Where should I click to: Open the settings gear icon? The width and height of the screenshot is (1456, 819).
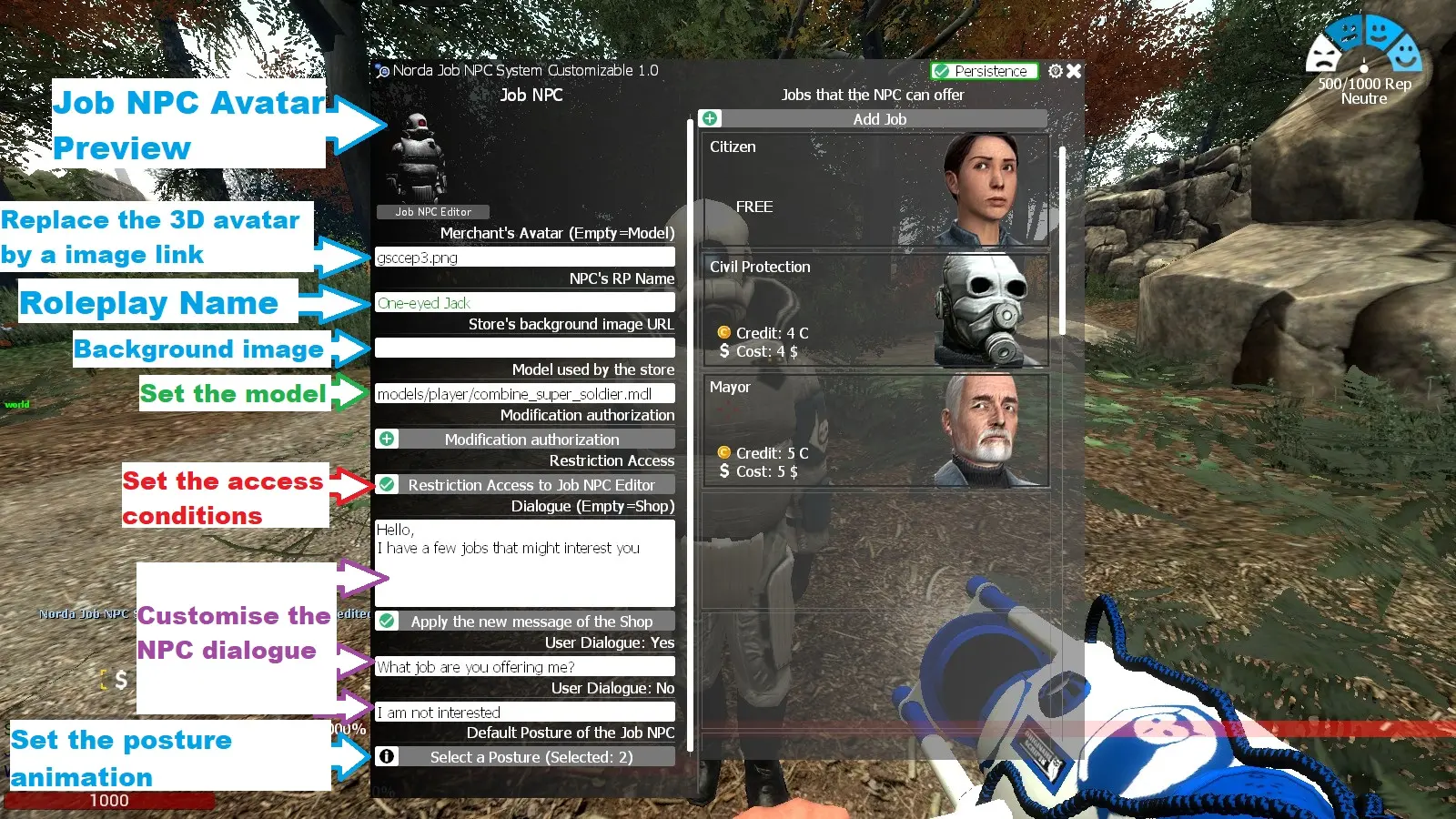pyautogui.click(x=1056, y=71)
